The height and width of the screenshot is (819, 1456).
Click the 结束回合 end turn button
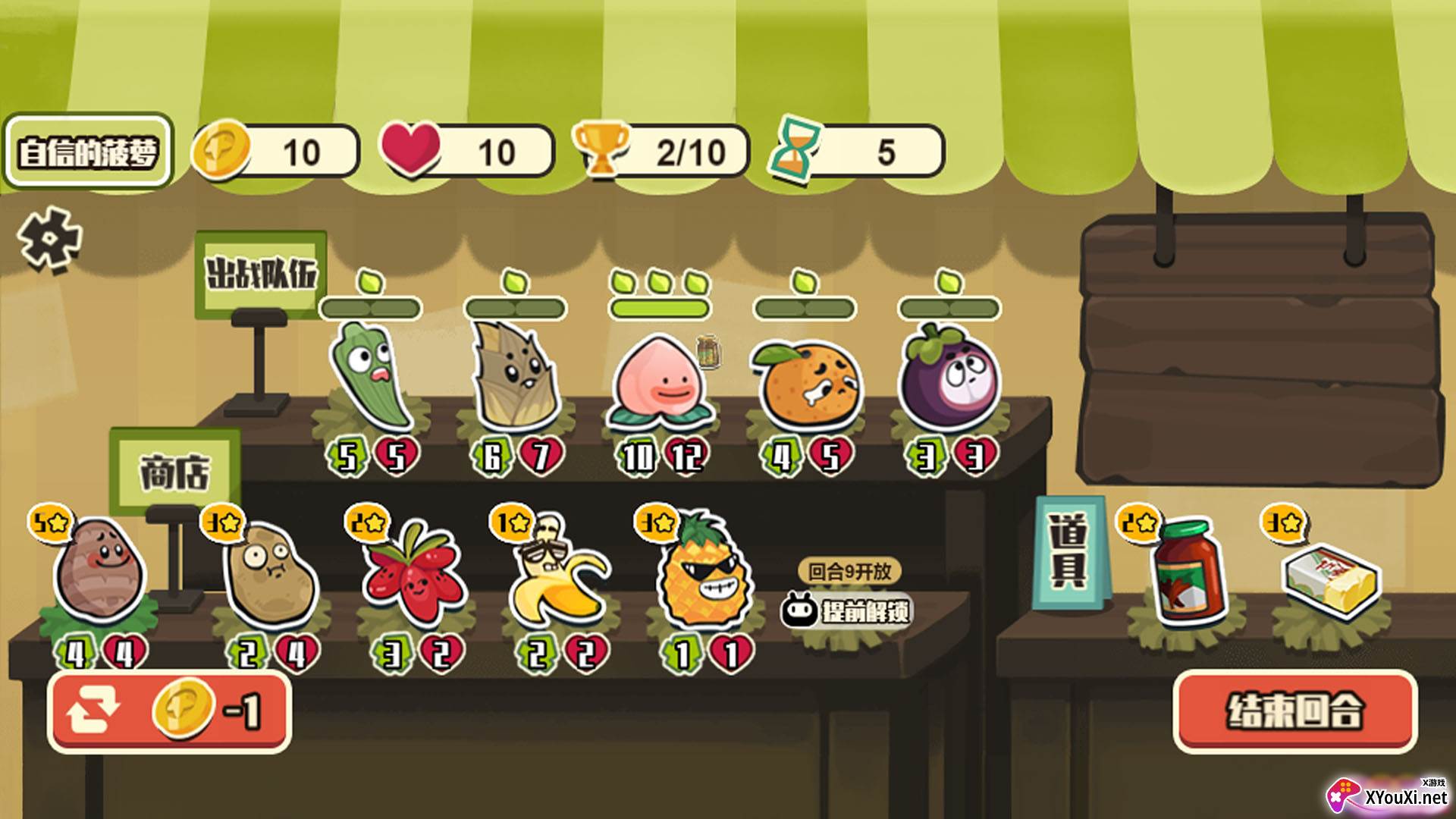[x=1294, y=711]
